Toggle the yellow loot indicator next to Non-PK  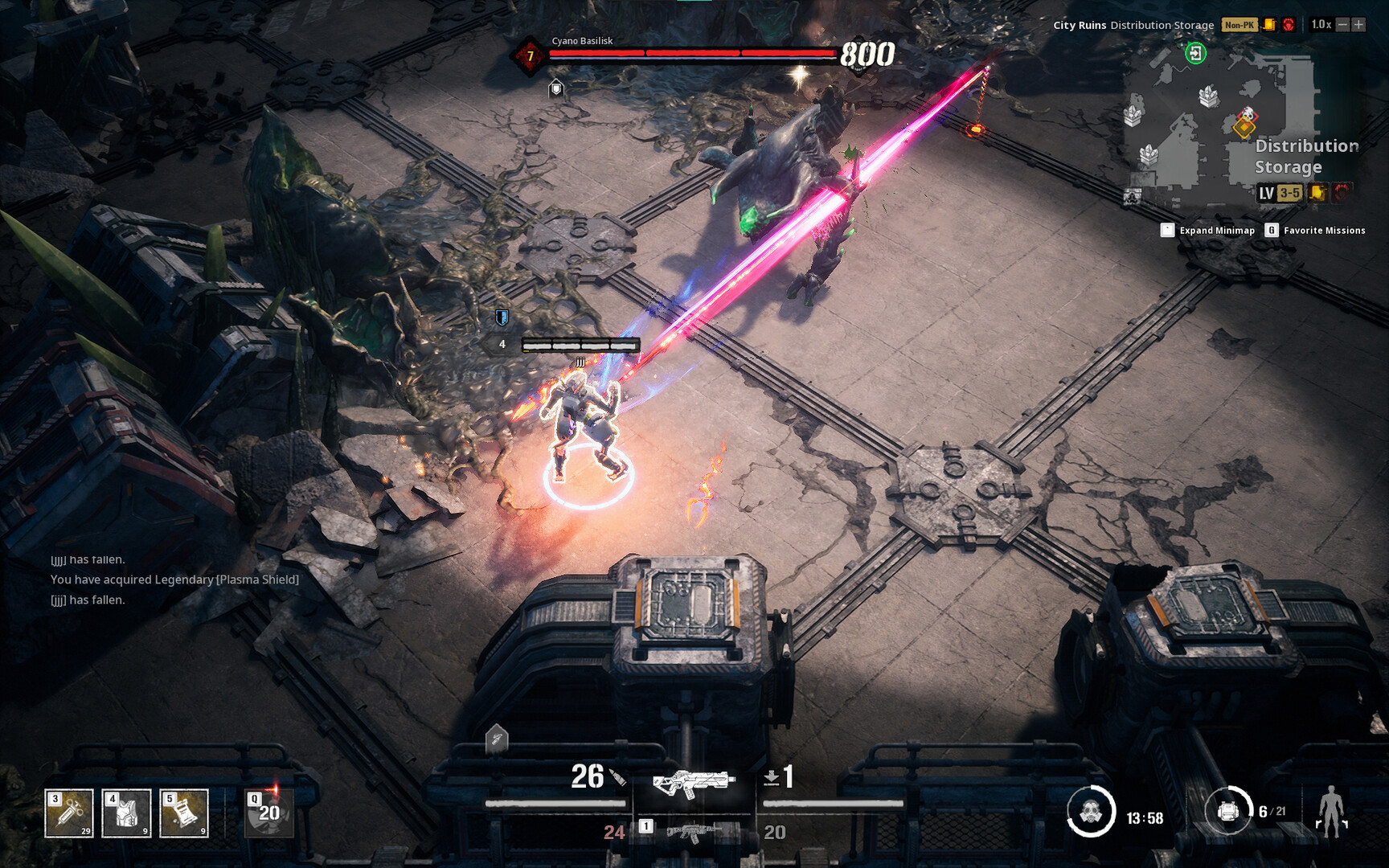(1268, 24)
